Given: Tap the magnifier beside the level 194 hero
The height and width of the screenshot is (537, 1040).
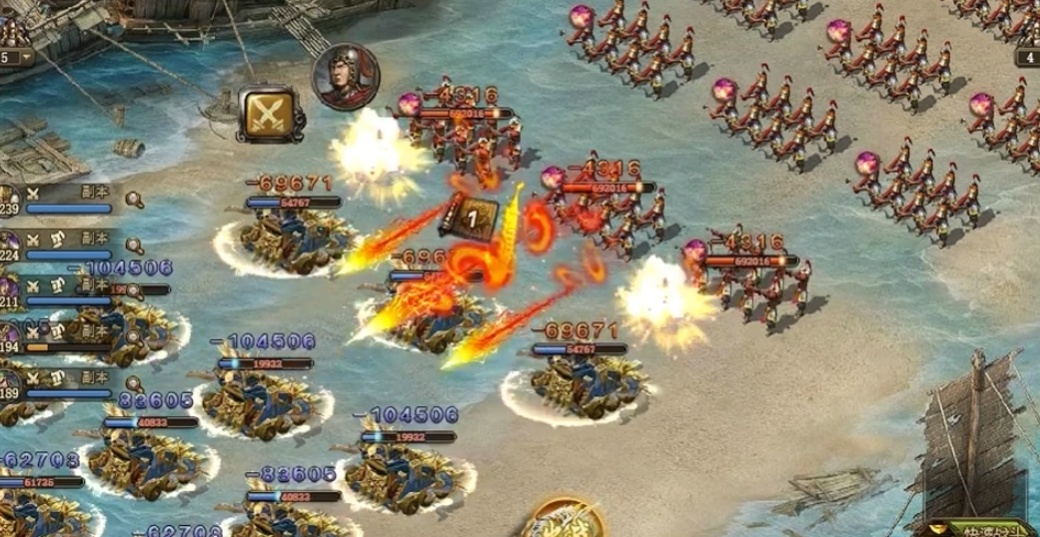Looking at the screenshot, I should pos(134,337).
